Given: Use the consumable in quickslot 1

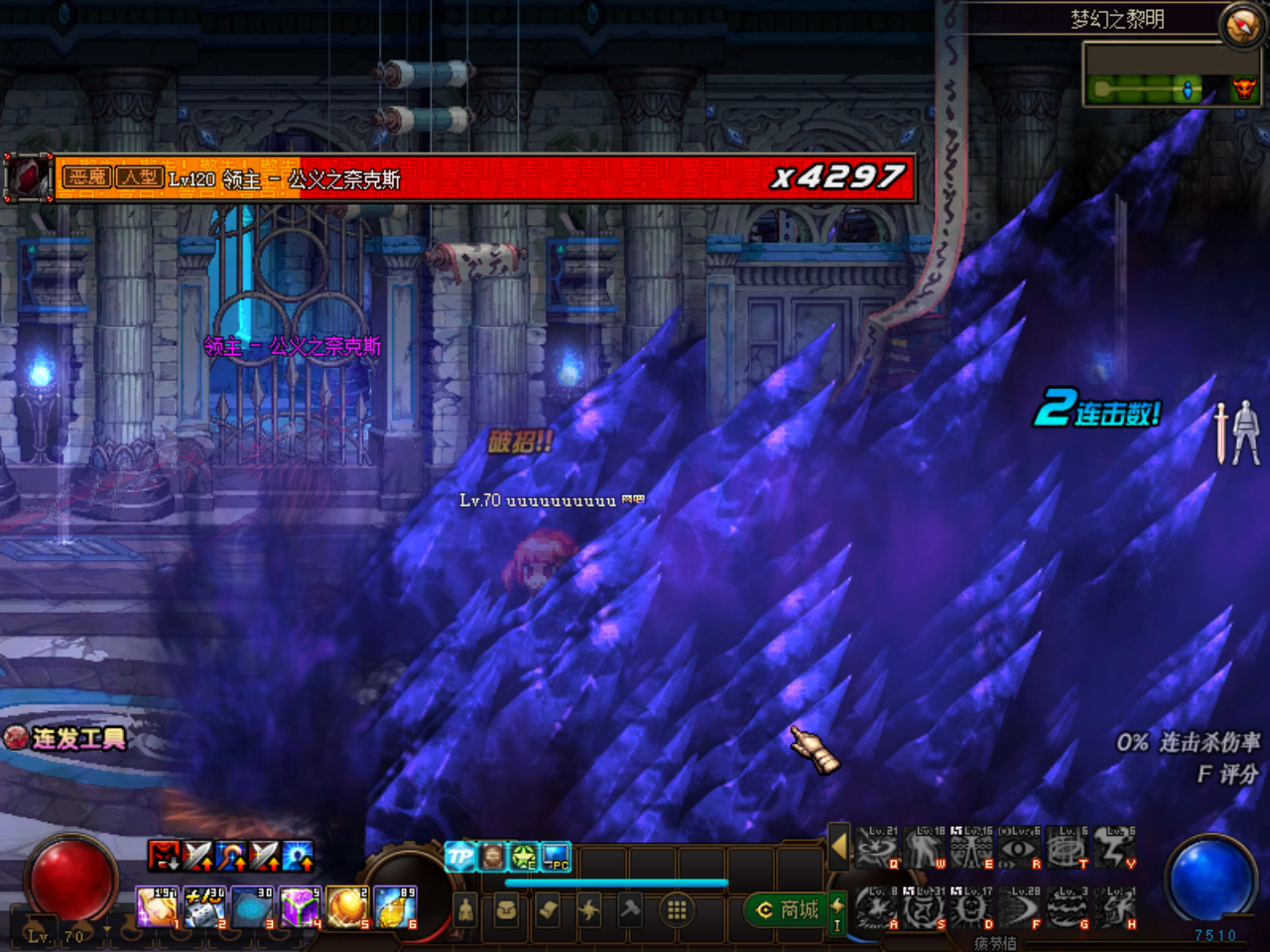Looking at the screenshot, I should pos(157,907).
